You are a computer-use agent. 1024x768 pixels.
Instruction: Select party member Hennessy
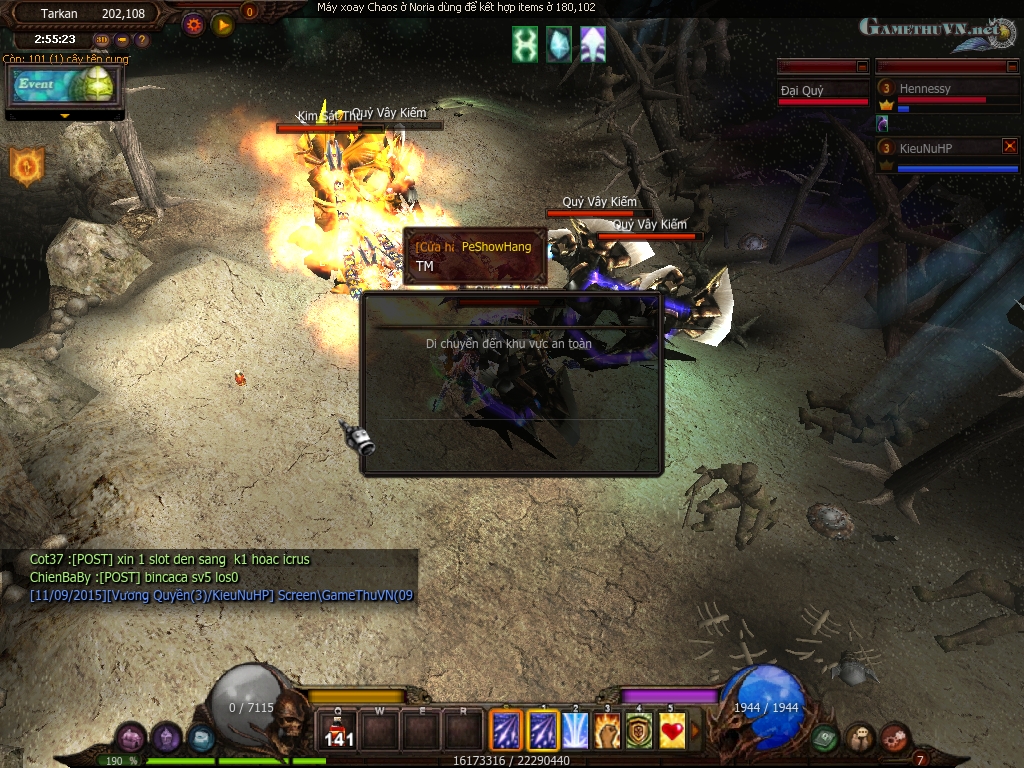point(925,89)
